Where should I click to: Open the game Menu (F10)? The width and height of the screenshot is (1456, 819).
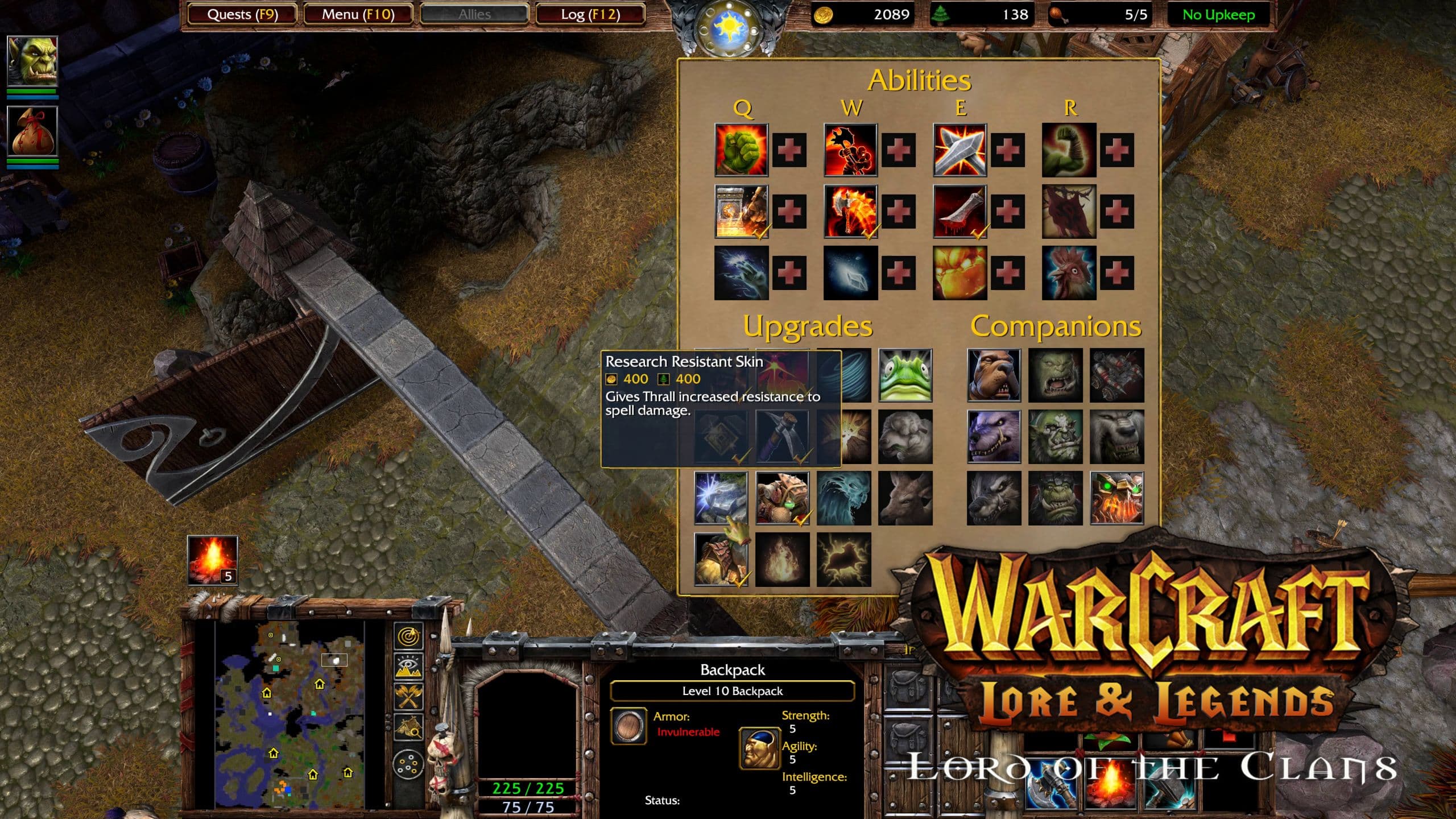click(x=358, y=14)
